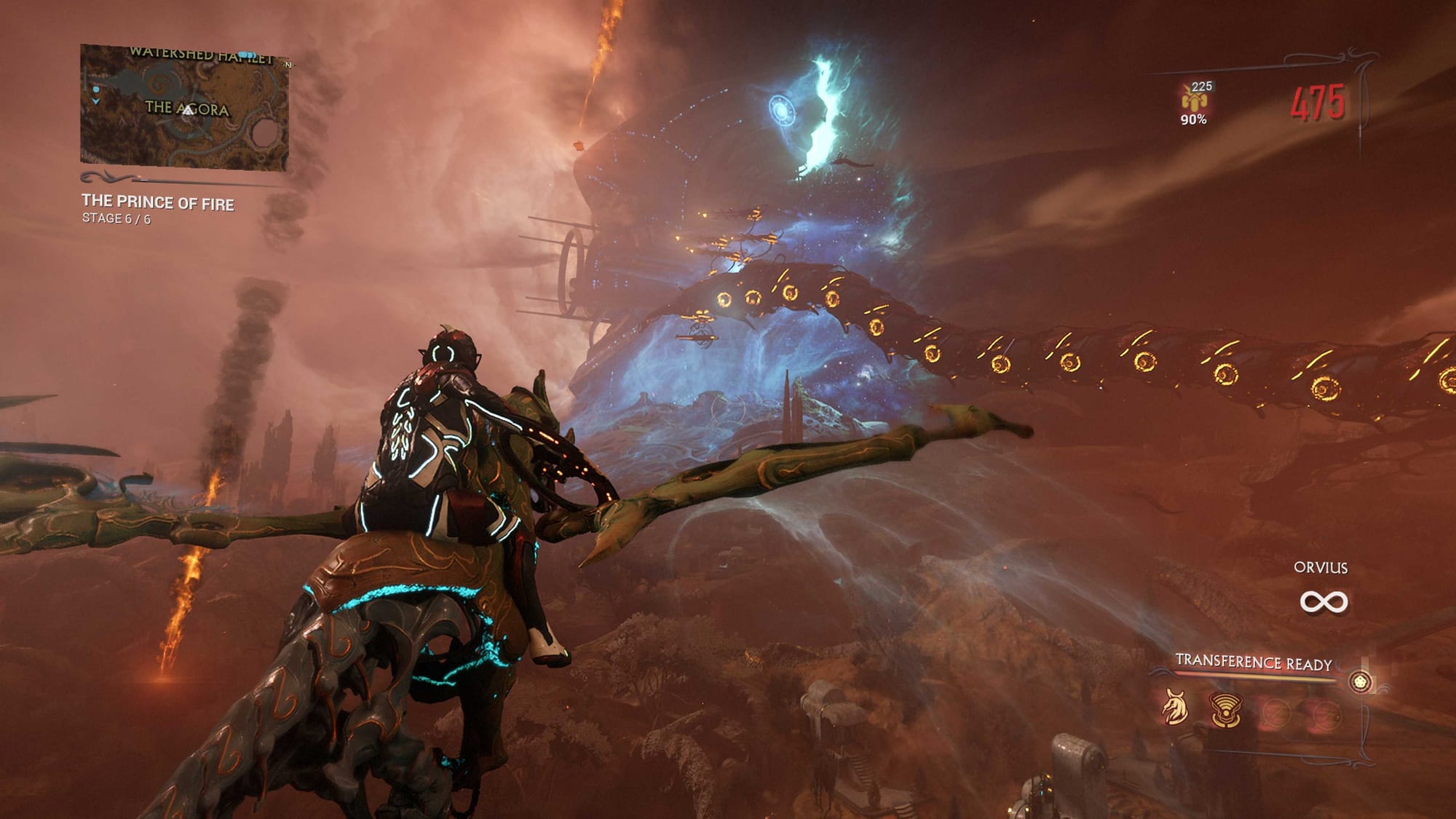Click the Transference Ready circular icon
Viewport: 1456px width, 819px height.
(1360, 681)
